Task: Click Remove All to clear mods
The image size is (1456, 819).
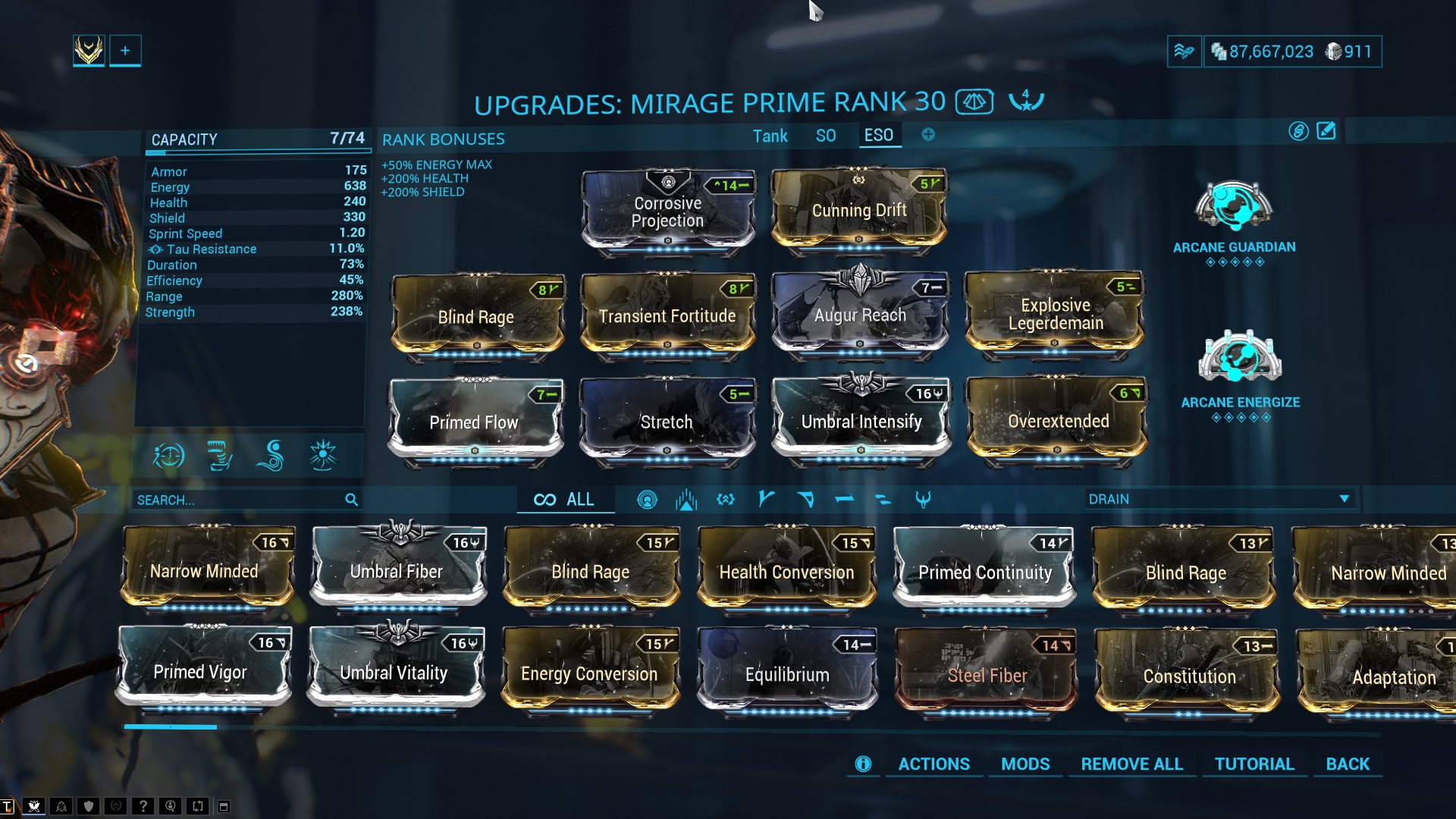Action: point(1131,764)
